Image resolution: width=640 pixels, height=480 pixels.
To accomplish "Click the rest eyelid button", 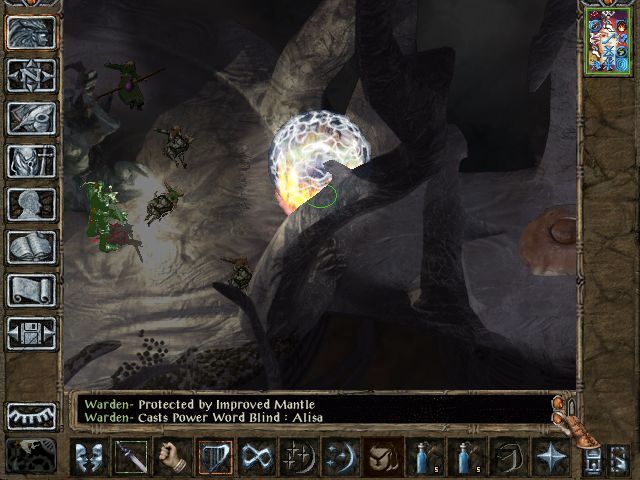I will [x=31, y=415].
